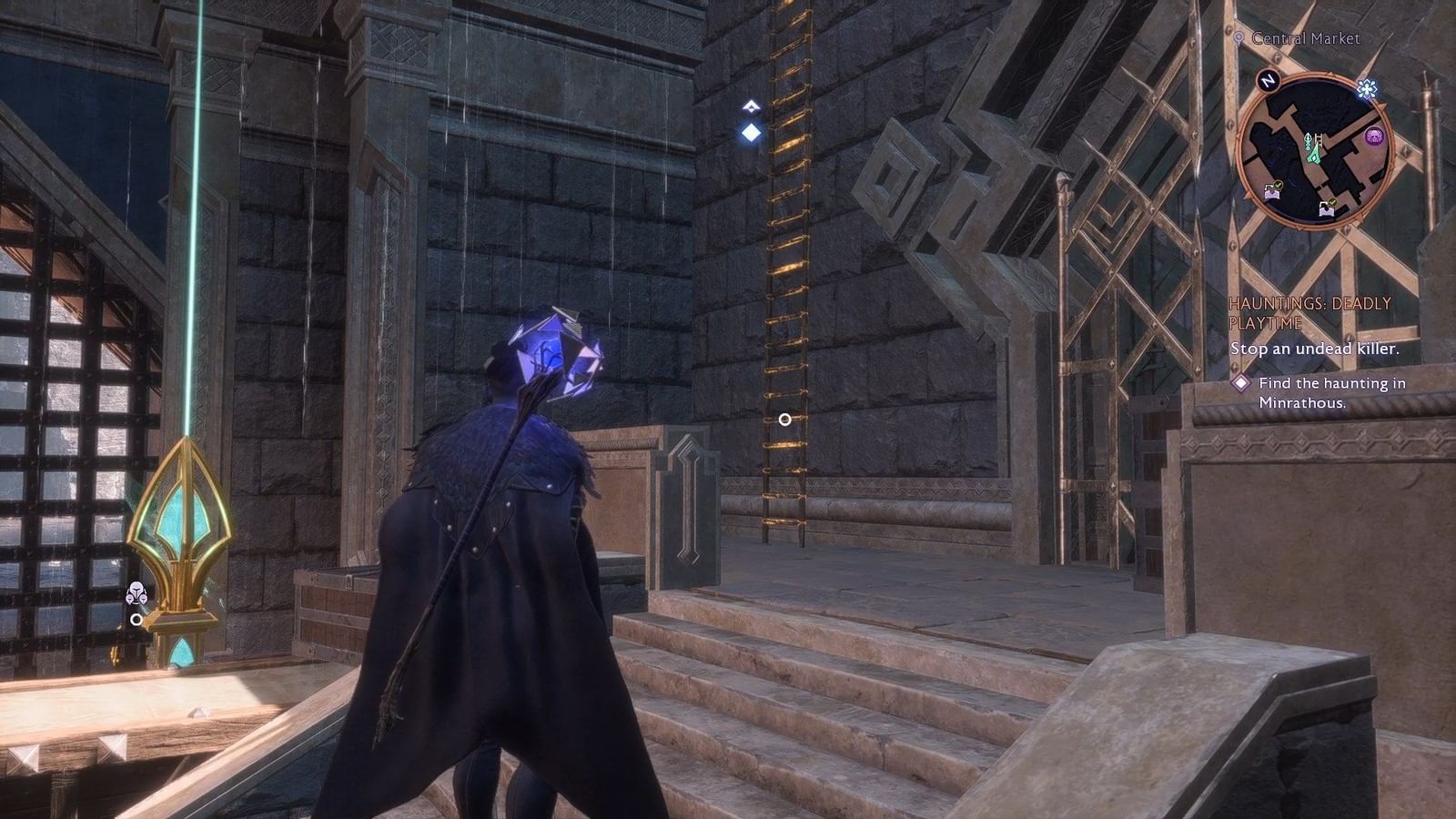Image resolution: width=1456 pixels, height=819 pixels.
Task: Click the white interaction ring by the ladder
Action: point(785,419)
